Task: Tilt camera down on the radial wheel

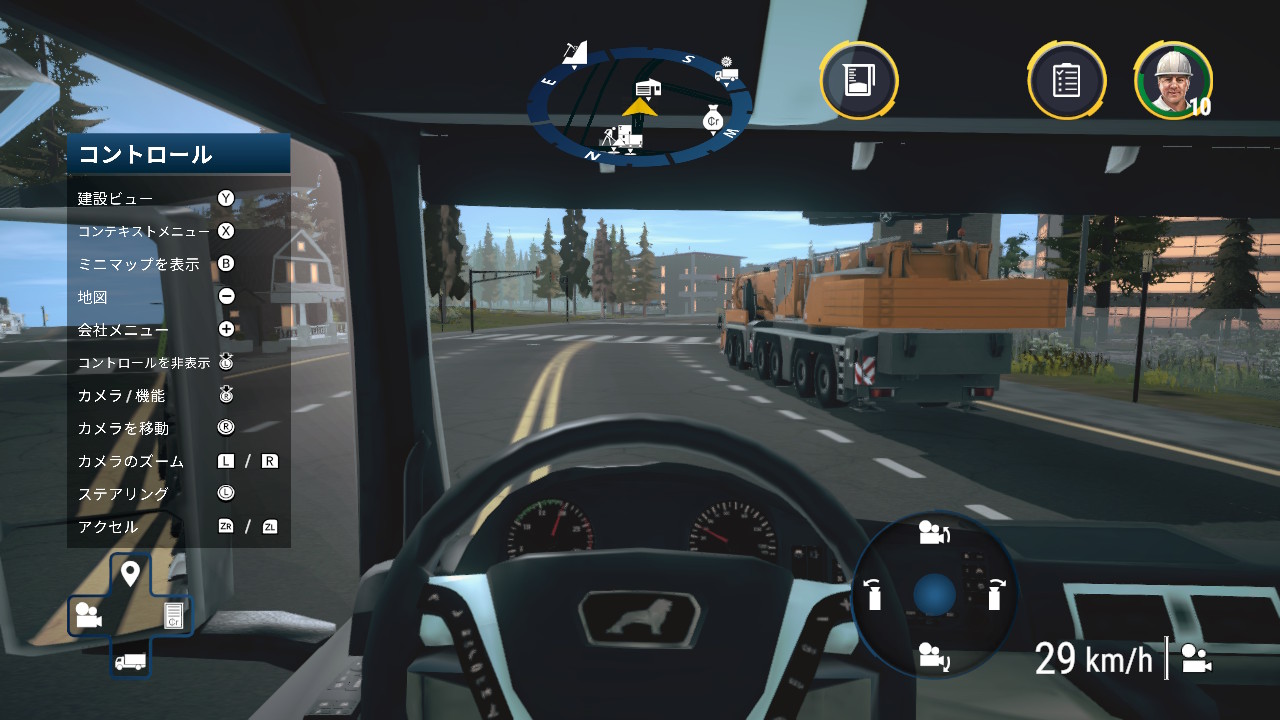Action: click(933, 656)
